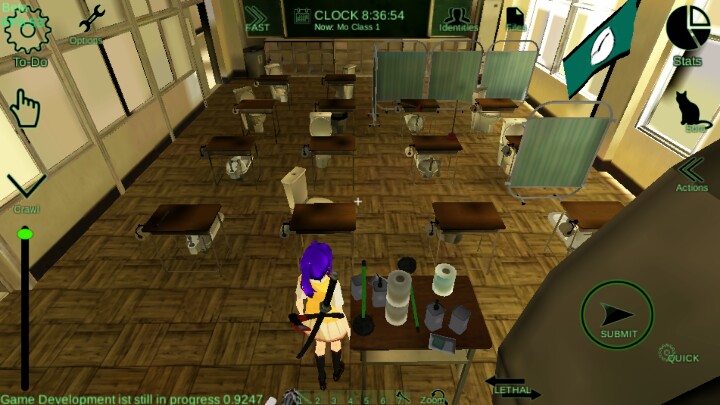Adjust the green vertical slider

point(25,234)
